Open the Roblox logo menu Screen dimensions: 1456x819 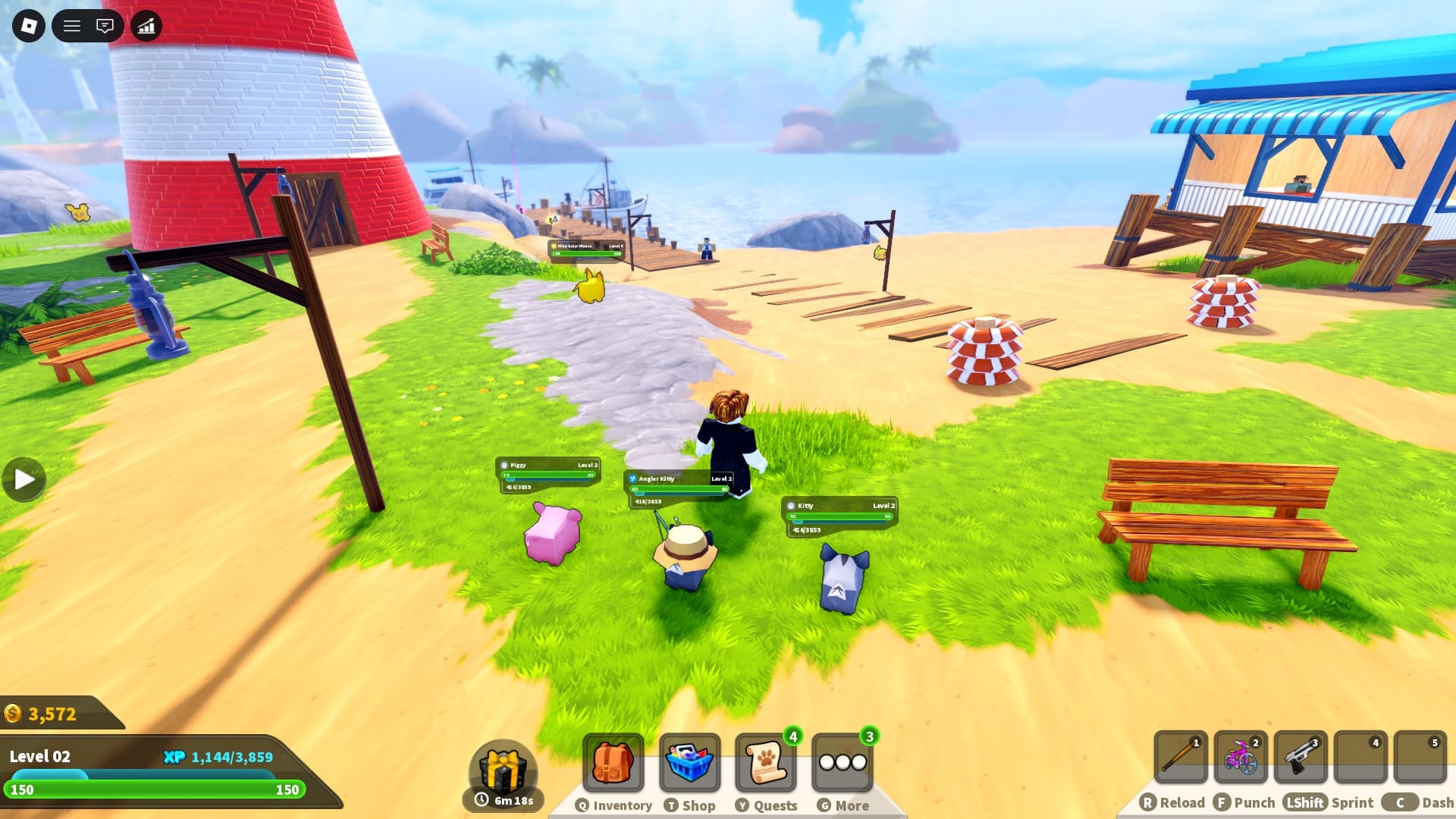(x=29, y=27)
